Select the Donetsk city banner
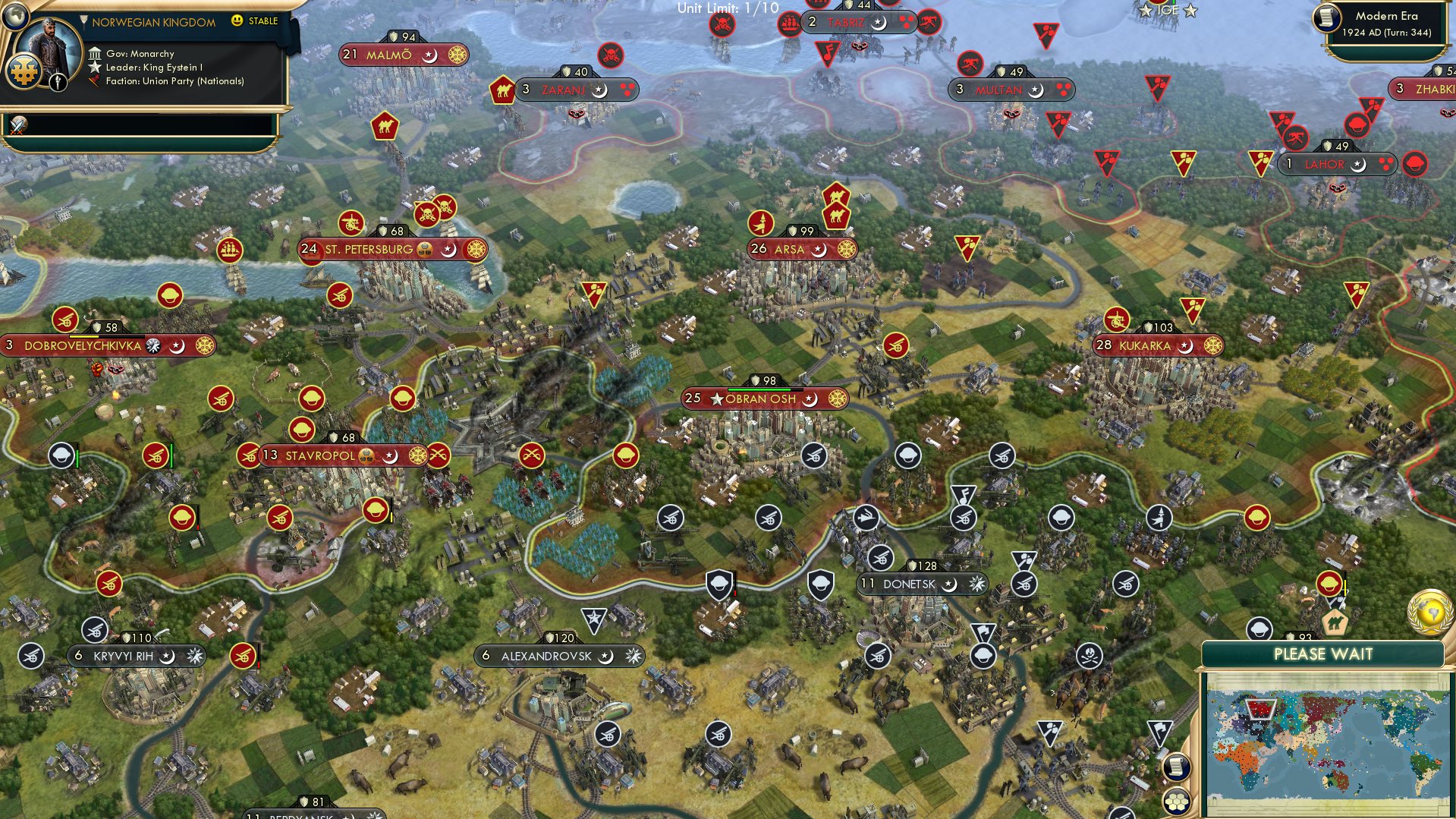The image size is (1456, 819). click(910, 584)
